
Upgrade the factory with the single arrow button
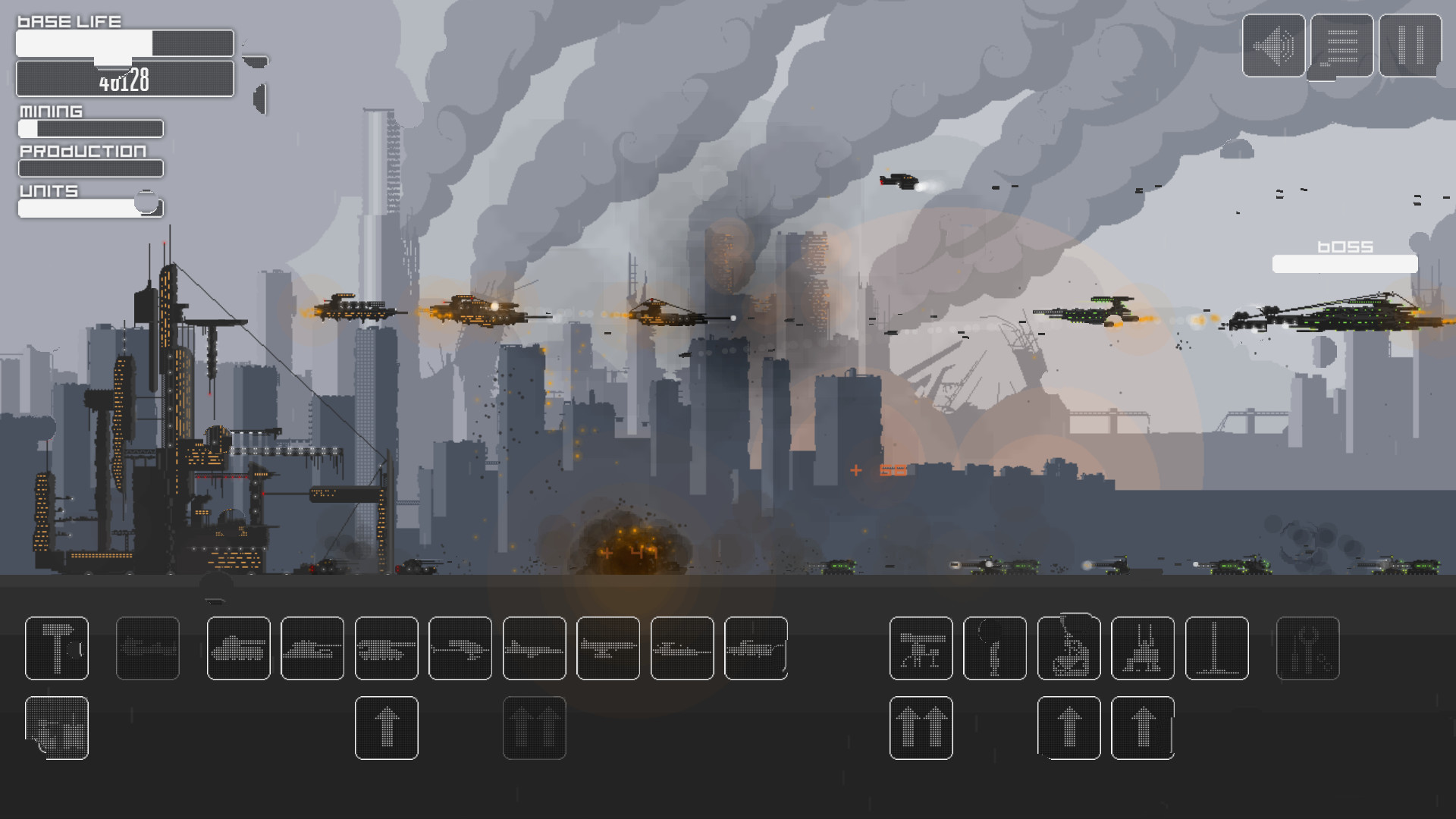[x=1143, y=730]
